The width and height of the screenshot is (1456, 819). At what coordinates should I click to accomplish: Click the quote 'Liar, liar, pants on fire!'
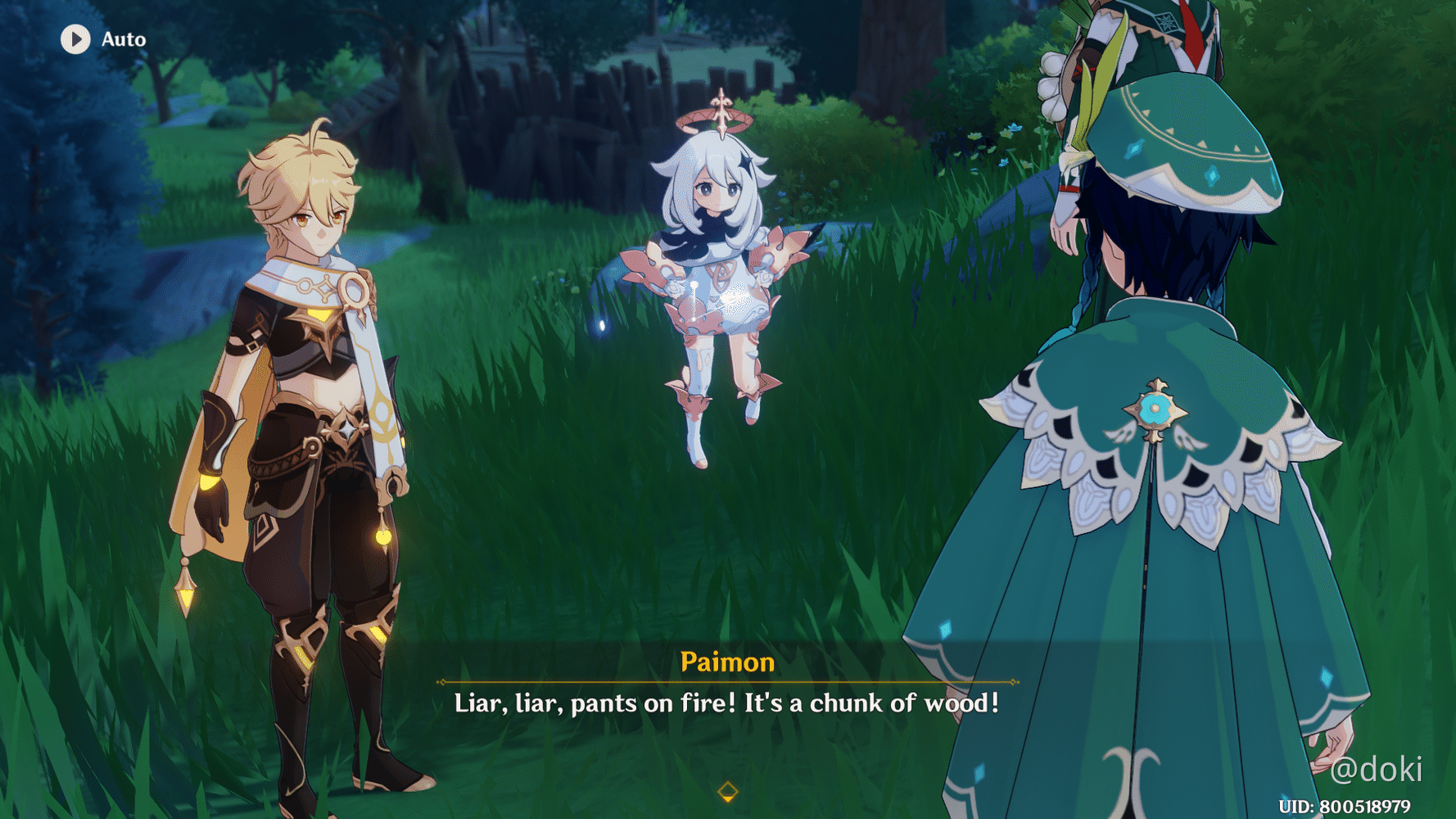tap(596, 703)
